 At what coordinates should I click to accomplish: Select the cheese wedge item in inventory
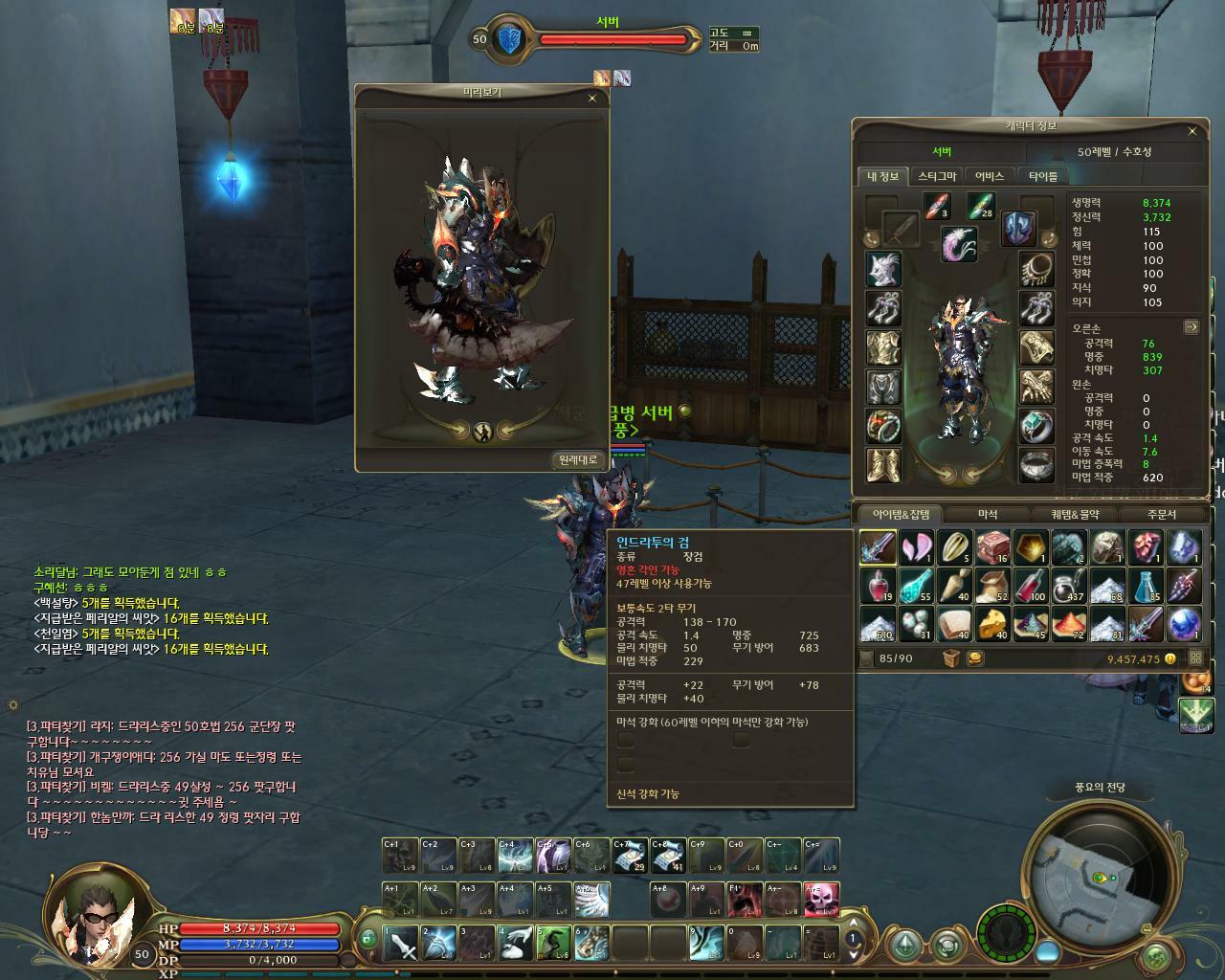click(x=992, y=623)
